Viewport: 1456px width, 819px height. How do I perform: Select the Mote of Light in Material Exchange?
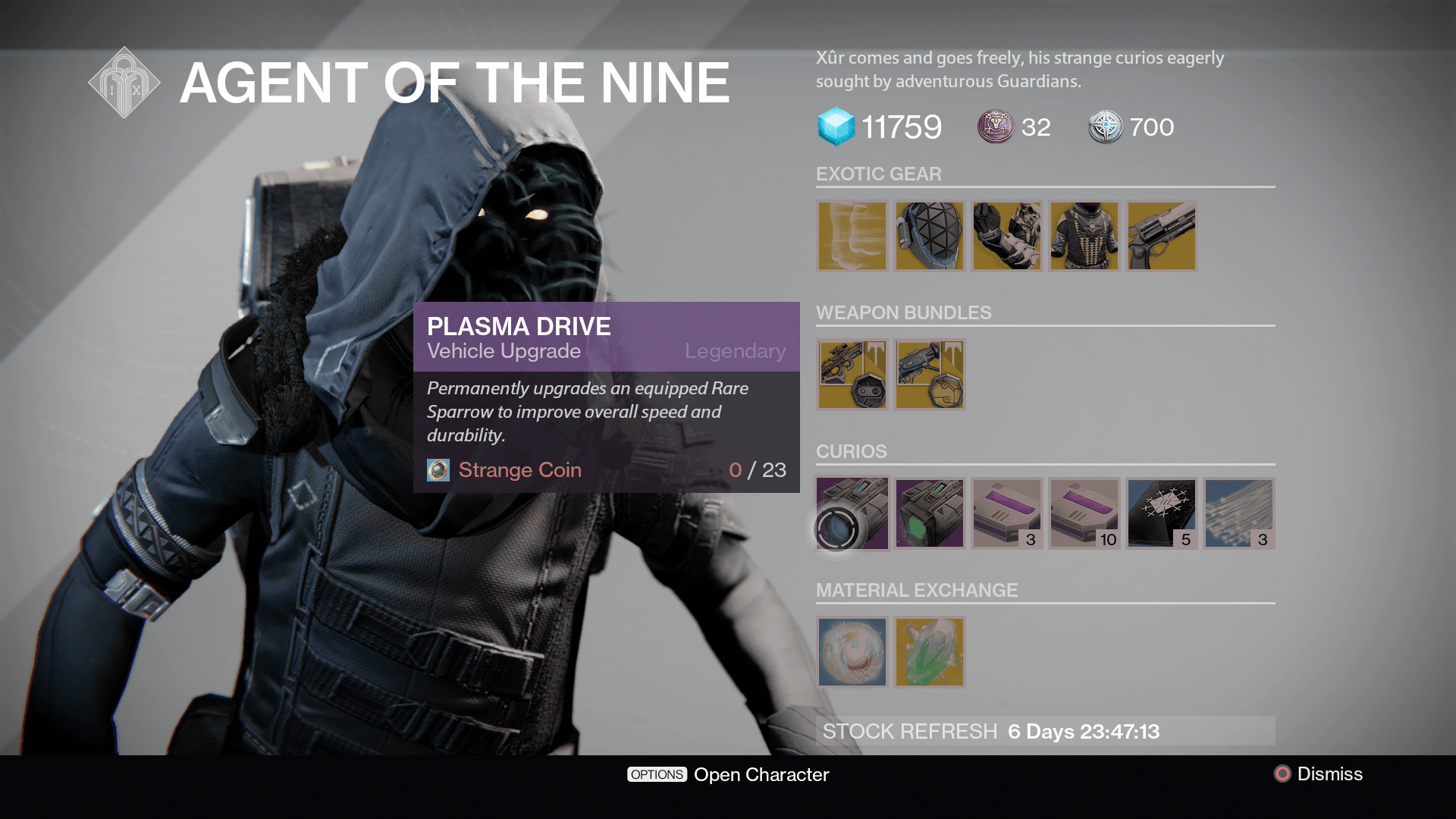point(851,652)
